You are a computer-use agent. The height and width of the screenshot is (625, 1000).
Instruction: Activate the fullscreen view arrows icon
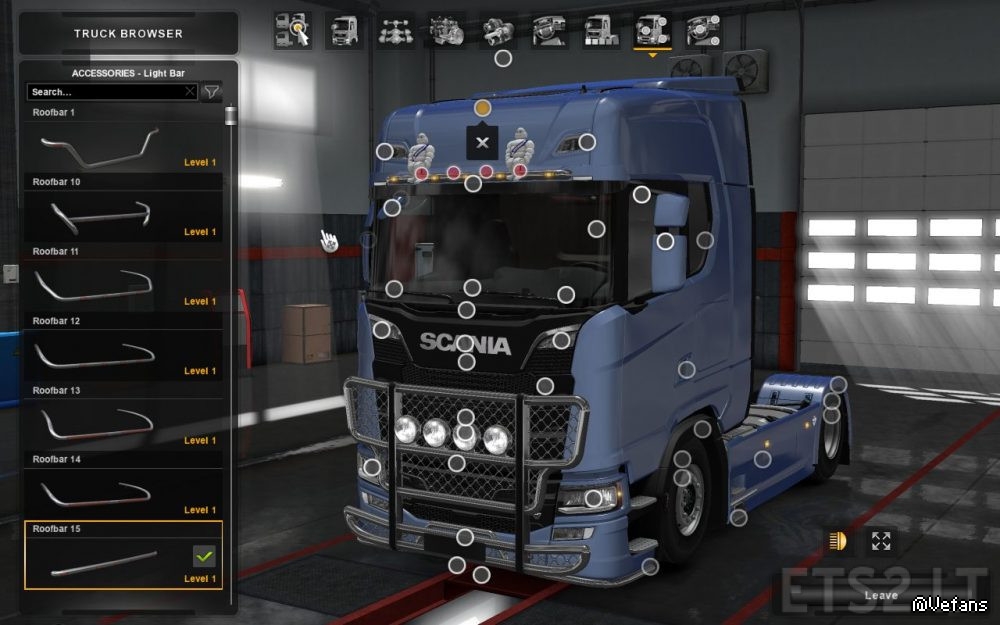click(881, 541)
